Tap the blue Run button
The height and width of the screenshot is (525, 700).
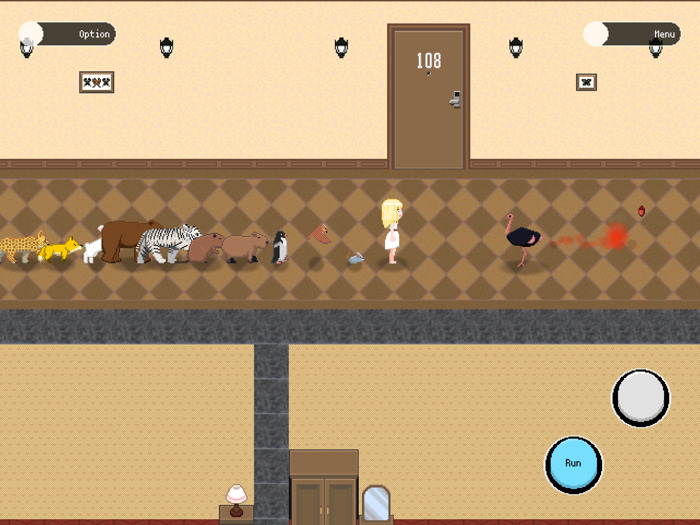pos(573,464)
